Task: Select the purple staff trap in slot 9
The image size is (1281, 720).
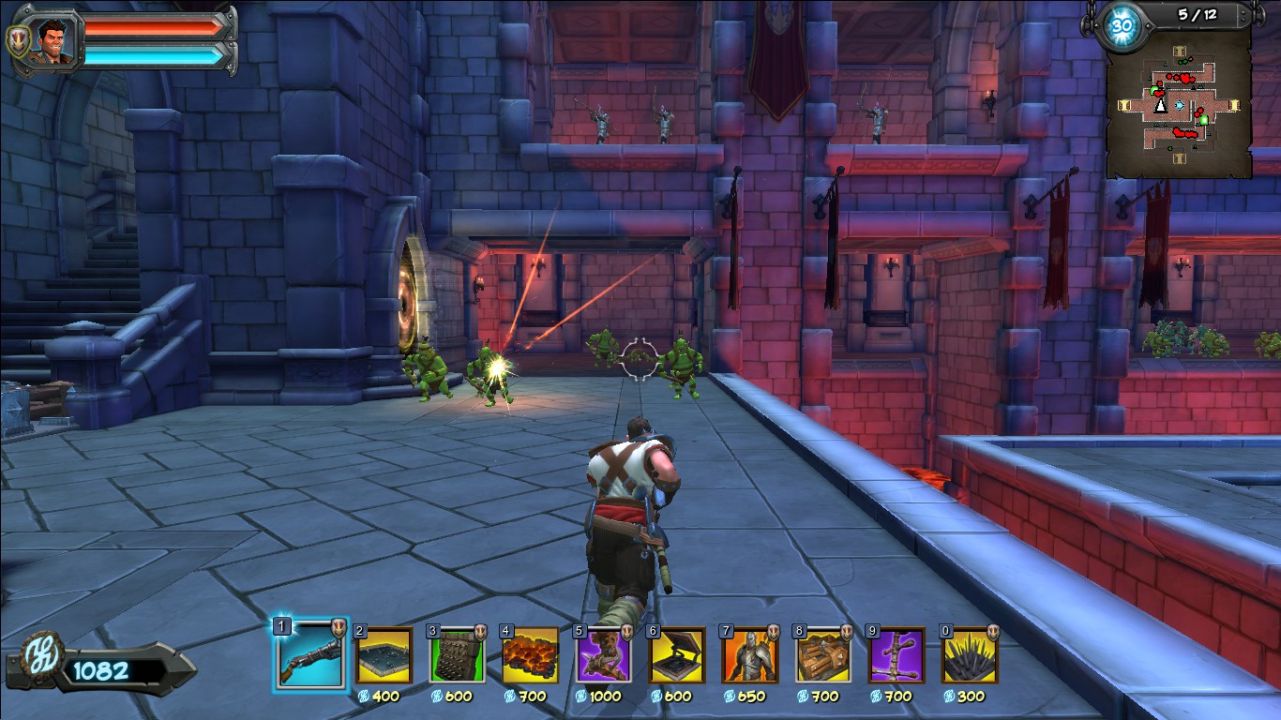Action: click(897, 656)
